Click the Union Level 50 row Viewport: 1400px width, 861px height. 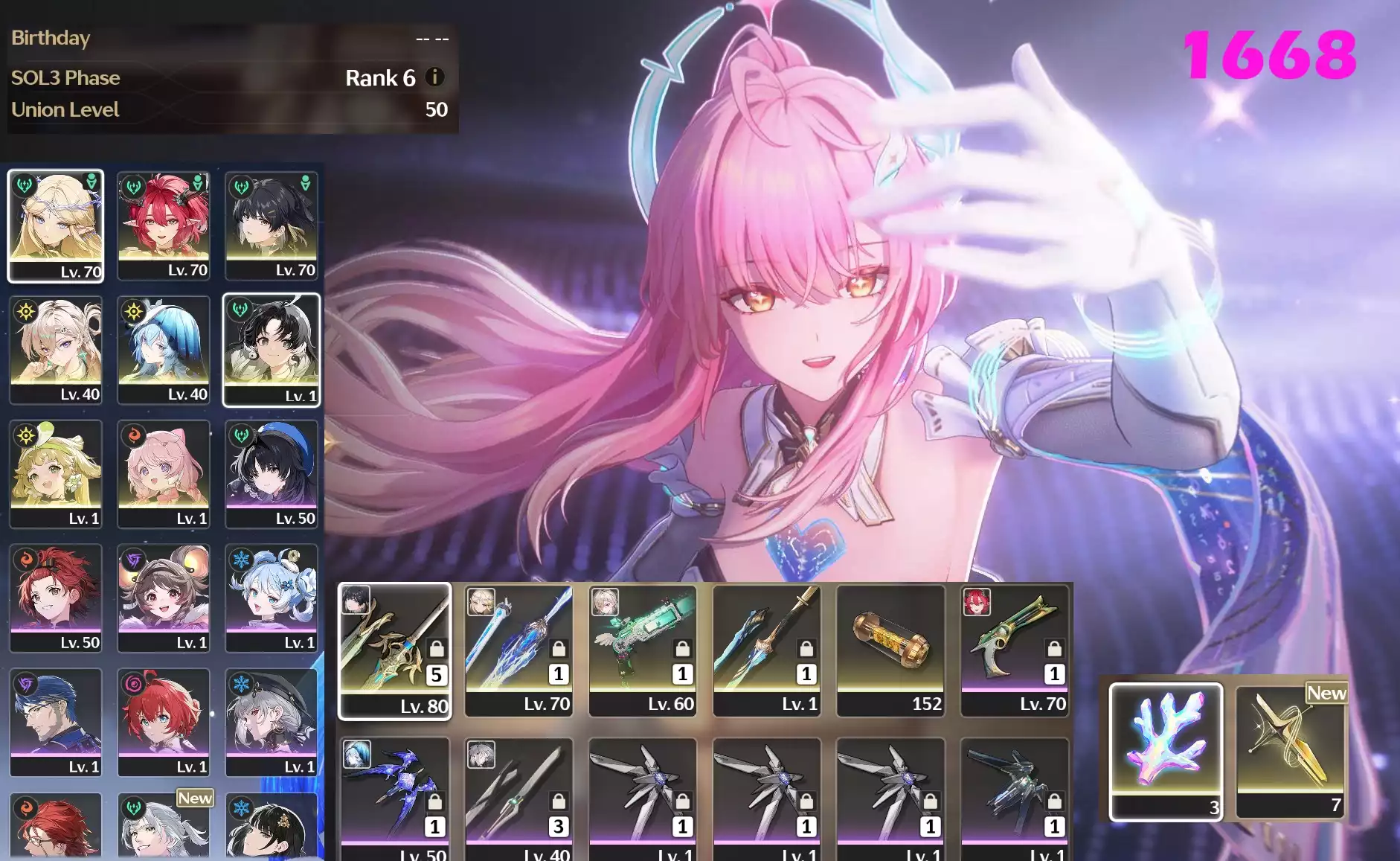tap(223, 109)
